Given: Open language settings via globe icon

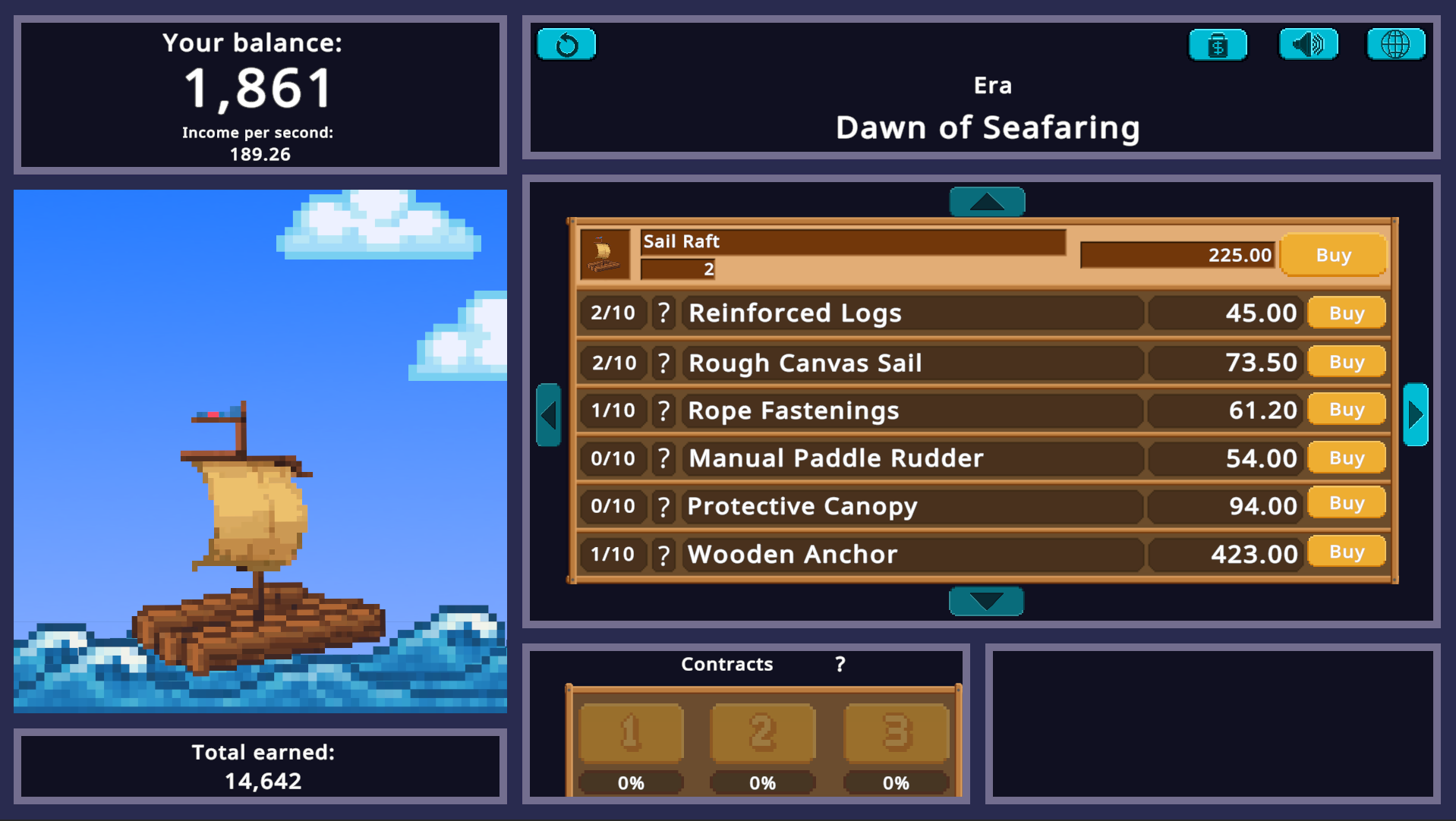Looking at the screenshot, I should coord(1397,44).
